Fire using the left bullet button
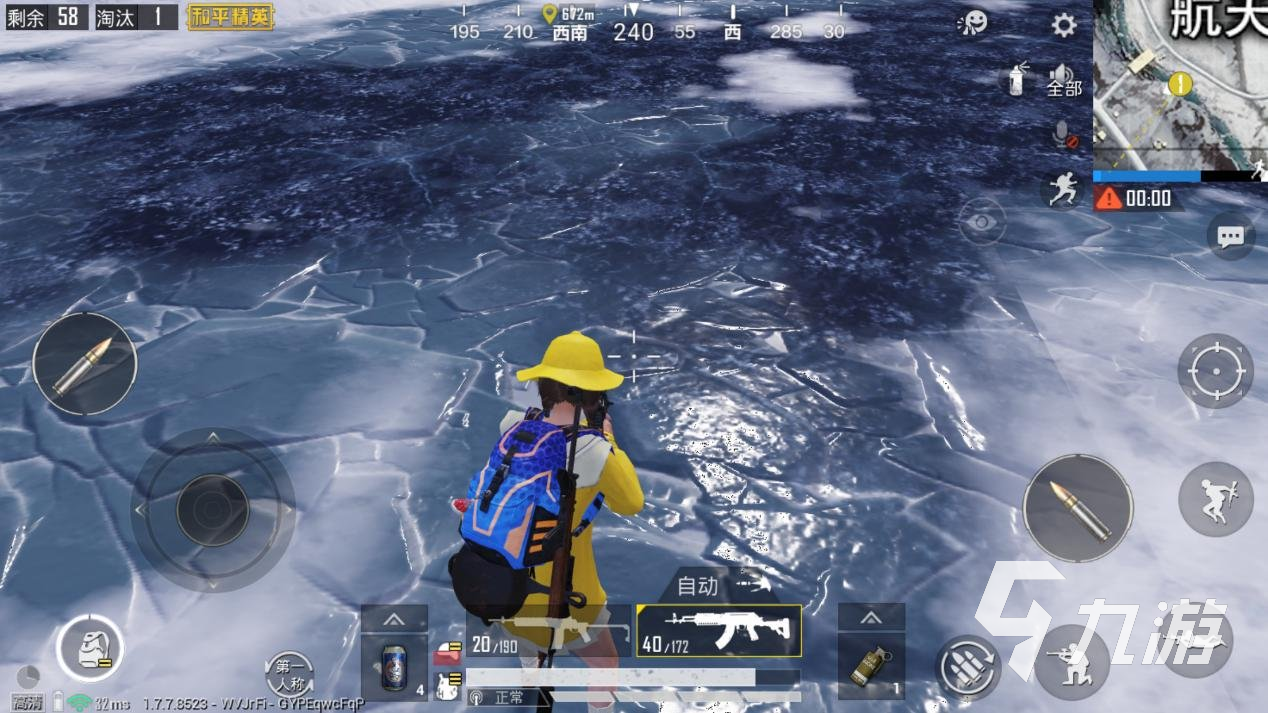 [x=84, y=364]
